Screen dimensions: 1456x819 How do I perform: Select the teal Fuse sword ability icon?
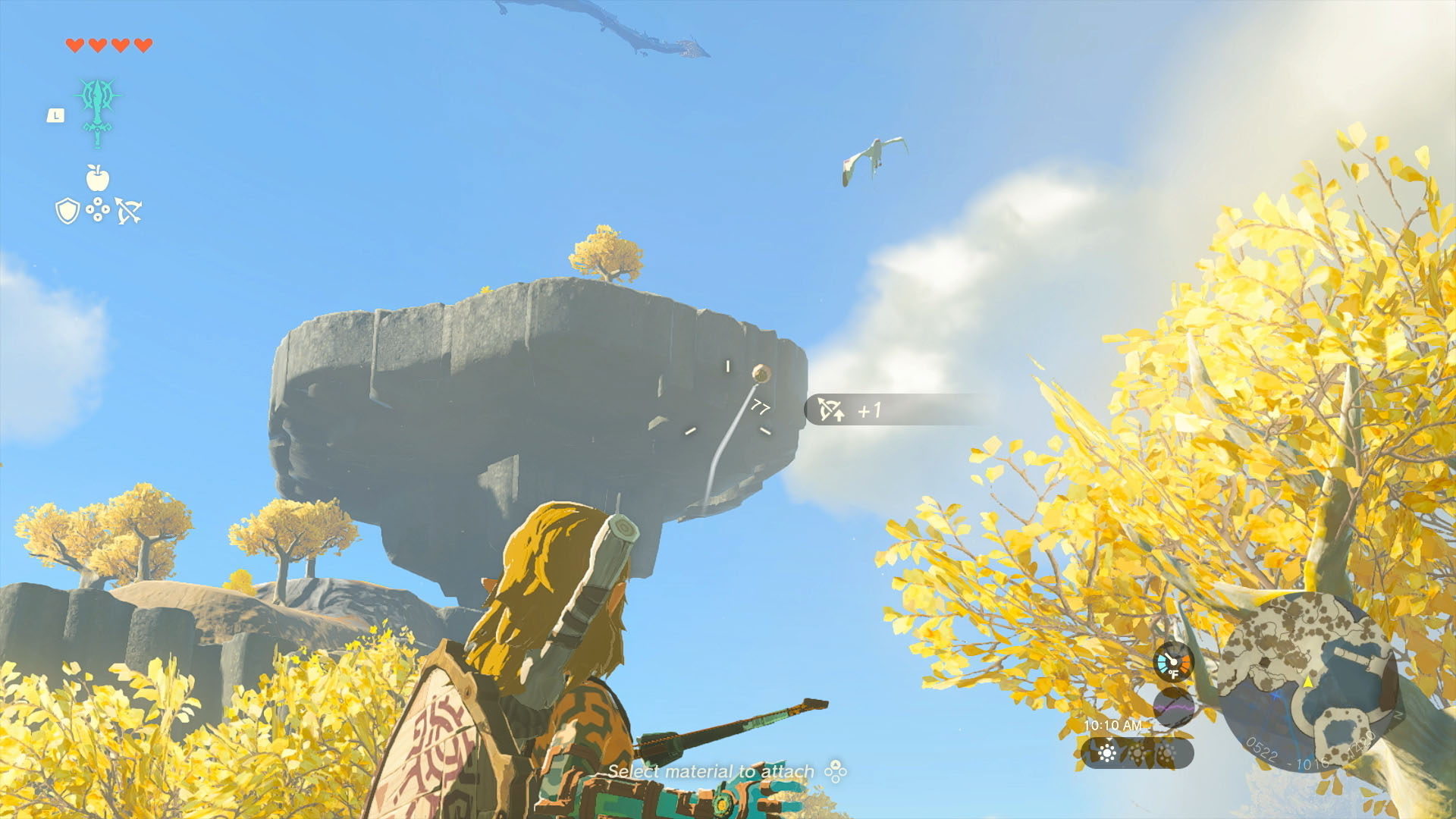[x=98, y=111]
